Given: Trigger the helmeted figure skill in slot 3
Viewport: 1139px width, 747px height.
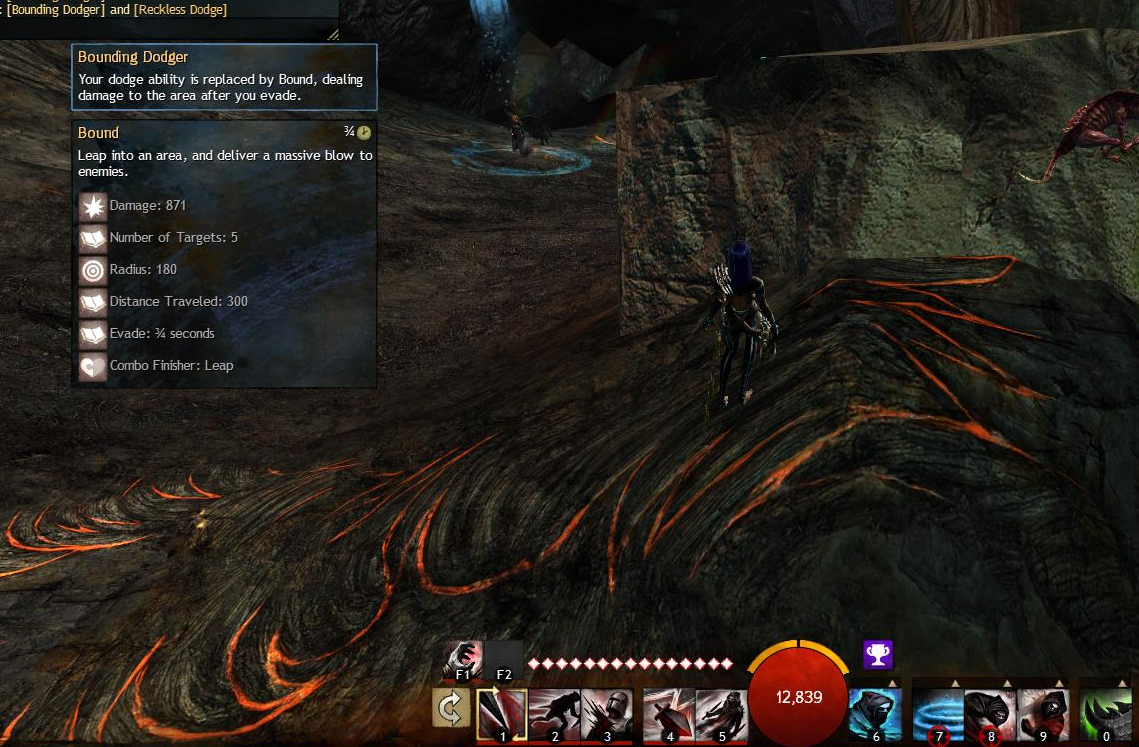Looking at the screenshot, I should pos(606,713).
